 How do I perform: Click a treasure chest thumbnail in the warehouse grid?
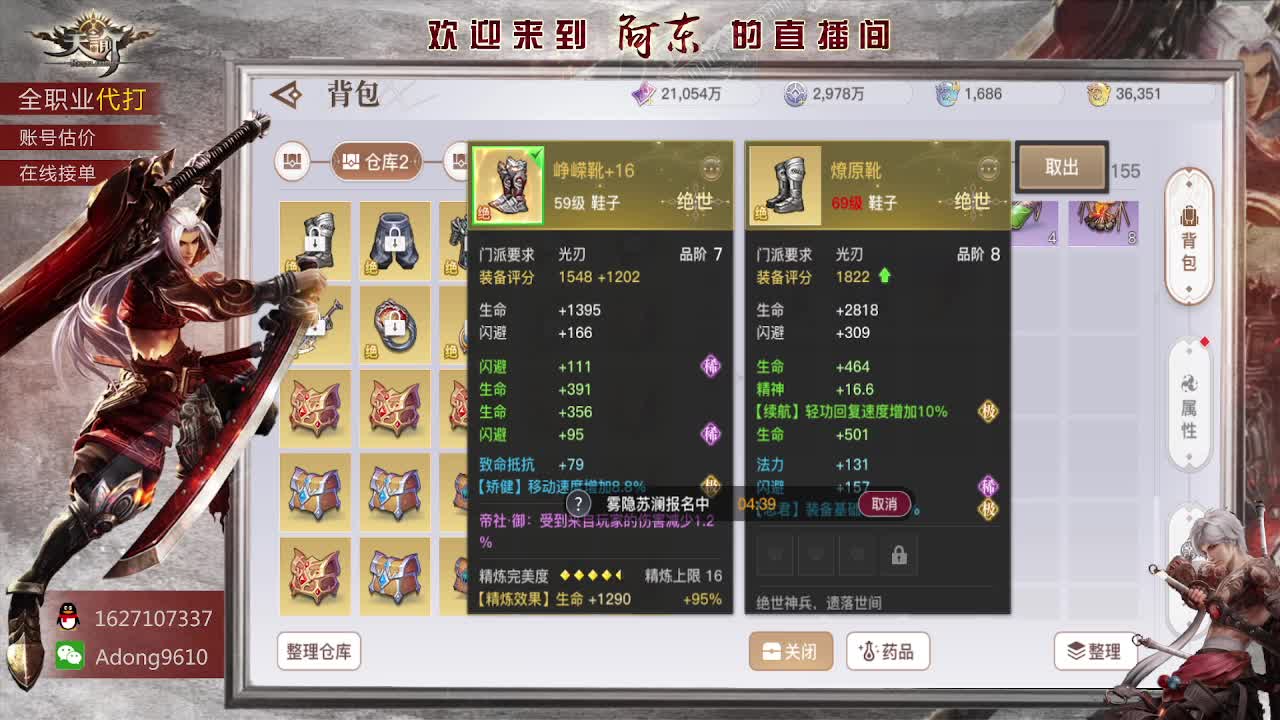click(315, 410)
